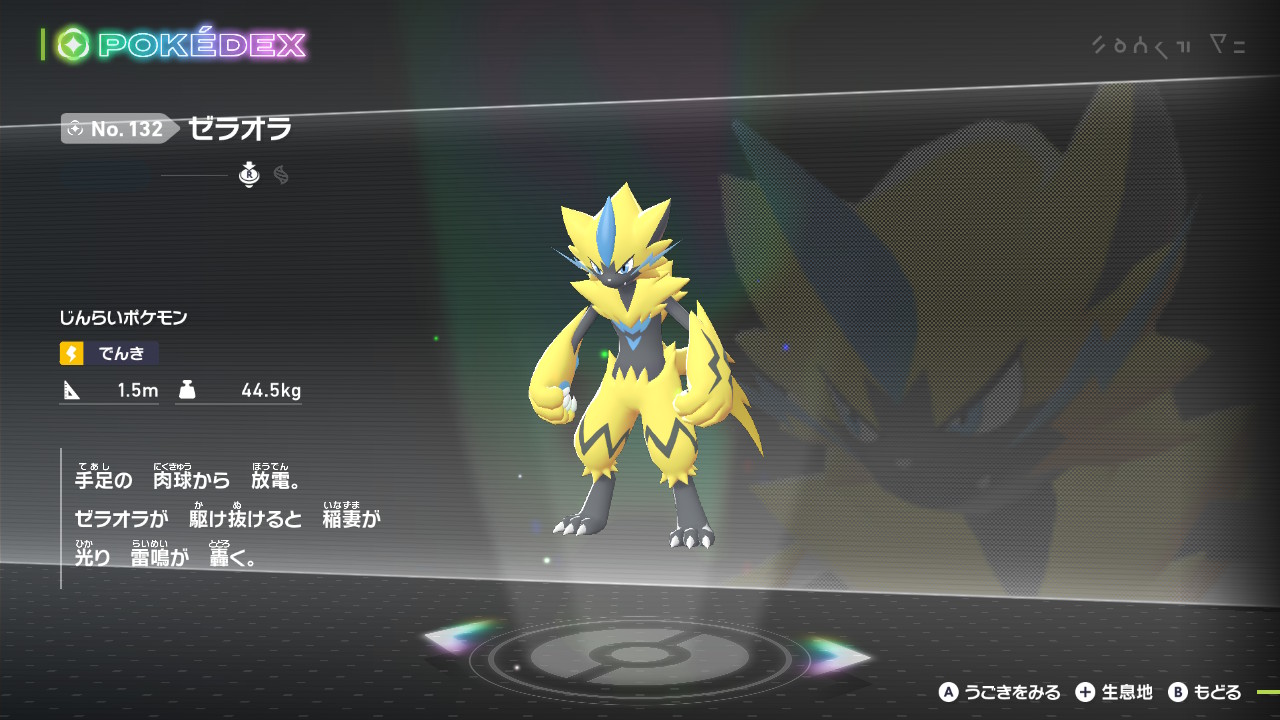Image resolution: width=1280 pixels, height=720 pixels.
Task: Select the Mega Evolution DNA form icon
Action: pyautogui.click(x=281, y=176)
